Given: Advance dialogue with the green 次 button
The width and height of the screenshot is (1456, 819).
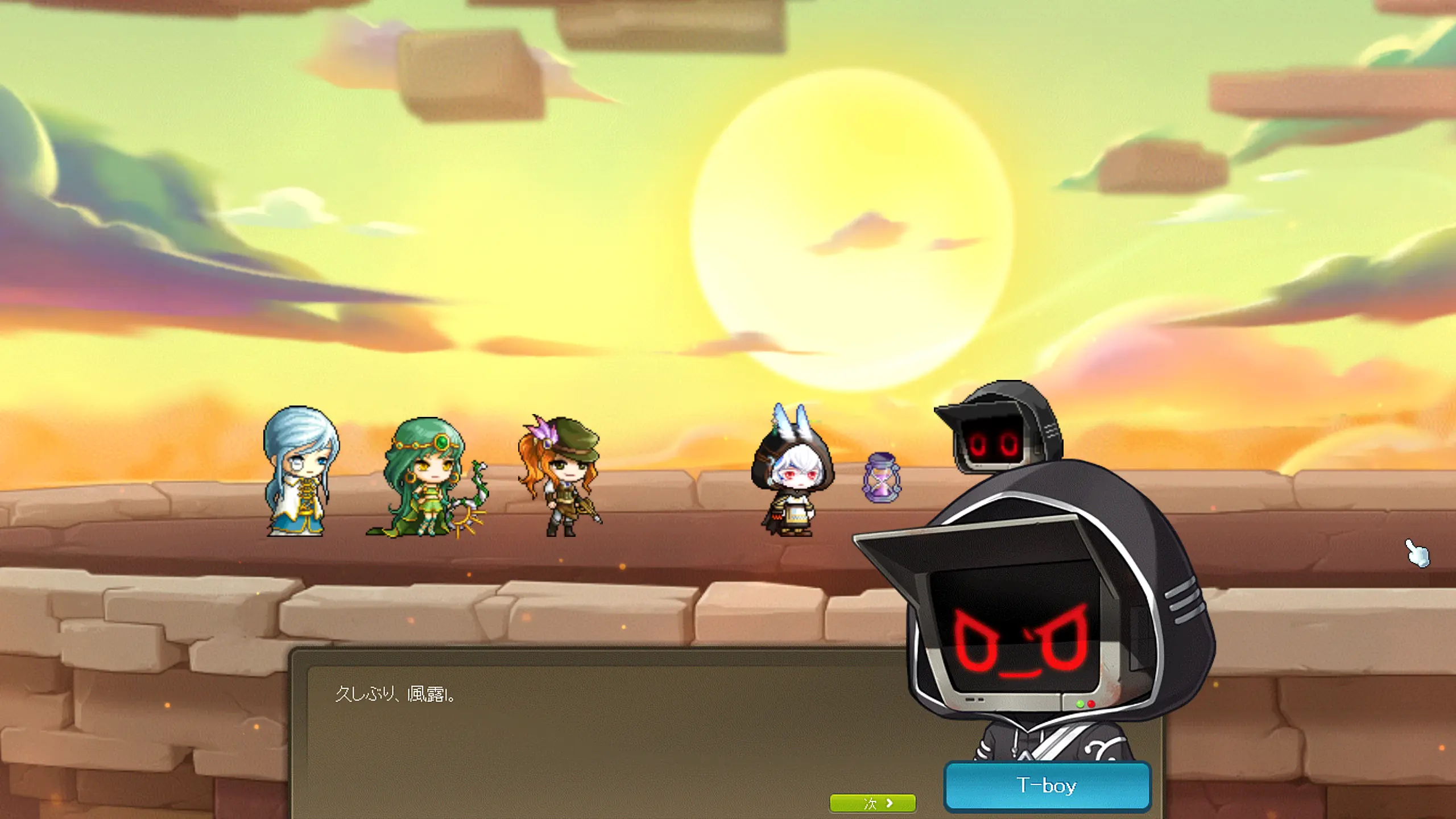Looking at the screenshot, I should (x=872, y=803).
